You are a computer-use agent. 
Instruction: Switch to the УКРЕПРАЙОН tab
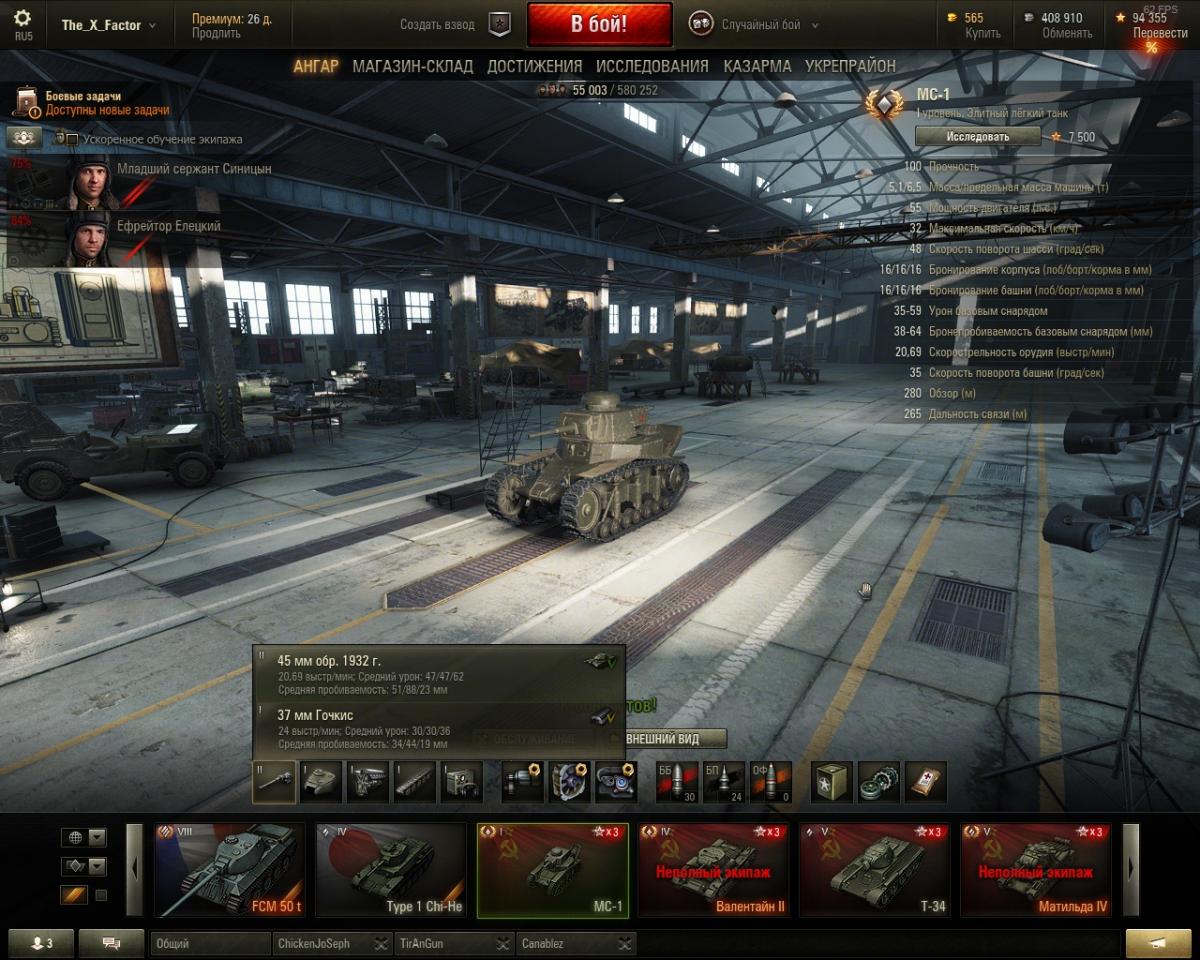850,66
